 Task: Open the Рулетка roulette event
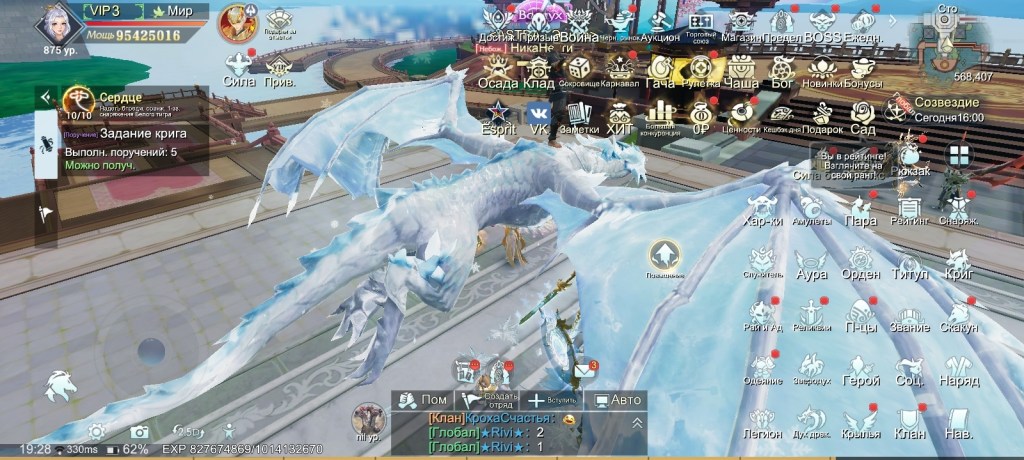coord(701,71)
